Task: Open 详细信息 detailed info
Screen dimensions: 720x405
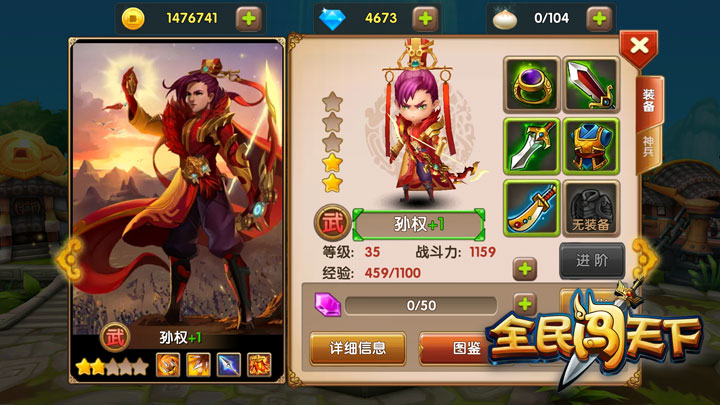Action: 357,348
